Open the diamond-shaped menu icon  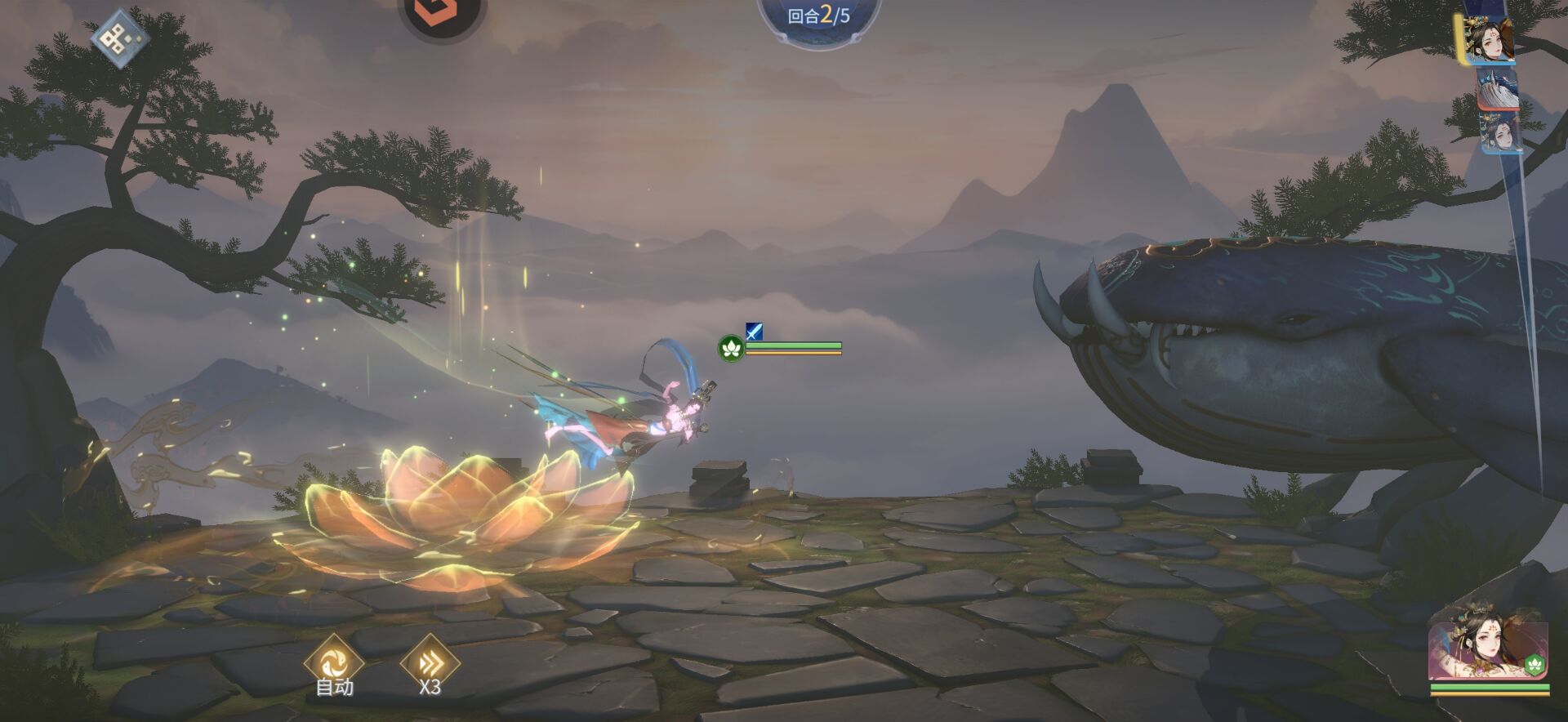[120, 38]
